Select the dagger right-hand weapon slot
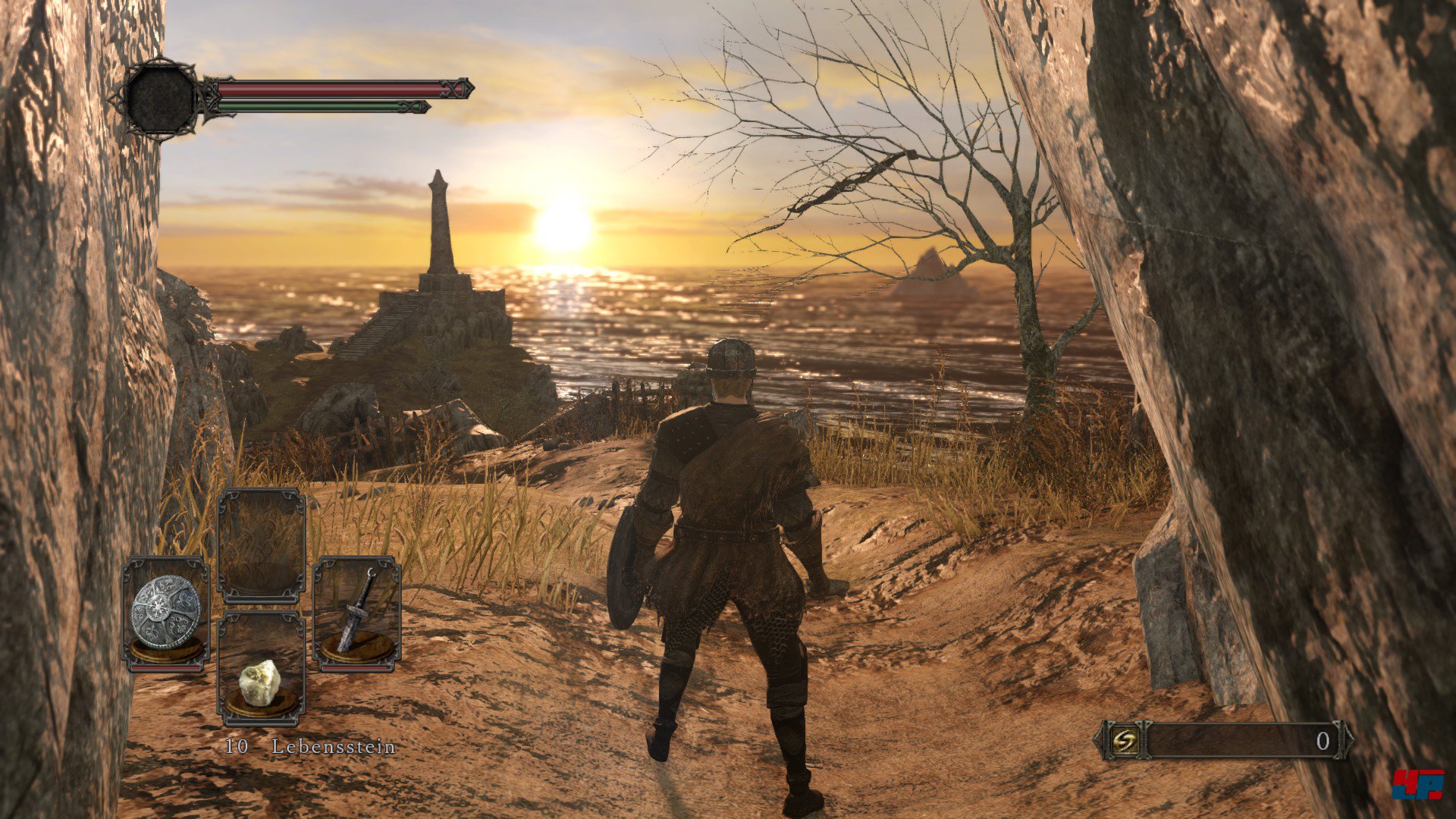 click(356, 613)
